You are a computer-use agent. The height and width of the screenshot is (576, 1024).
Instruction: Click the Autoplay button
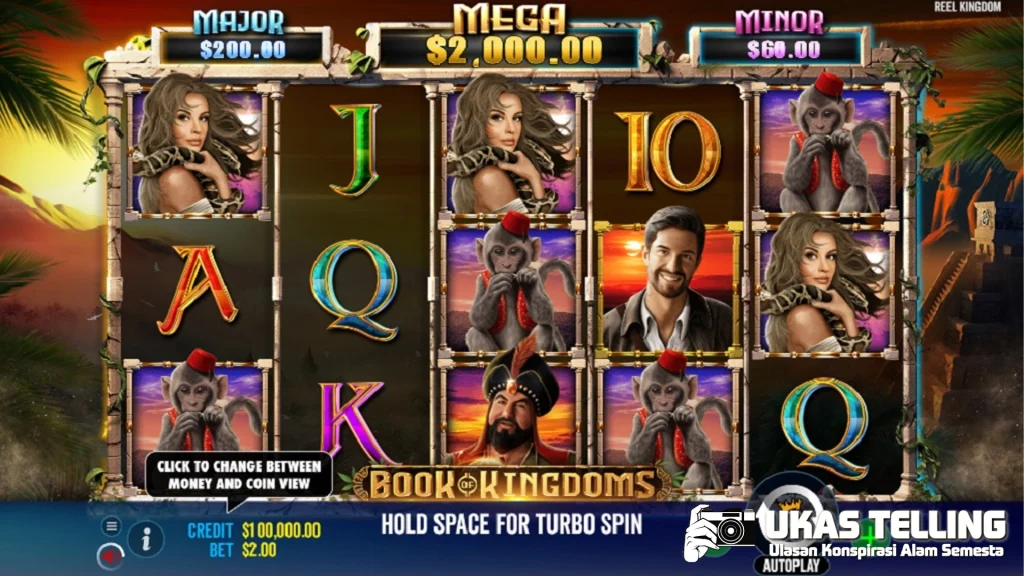[x=791, y=565]
